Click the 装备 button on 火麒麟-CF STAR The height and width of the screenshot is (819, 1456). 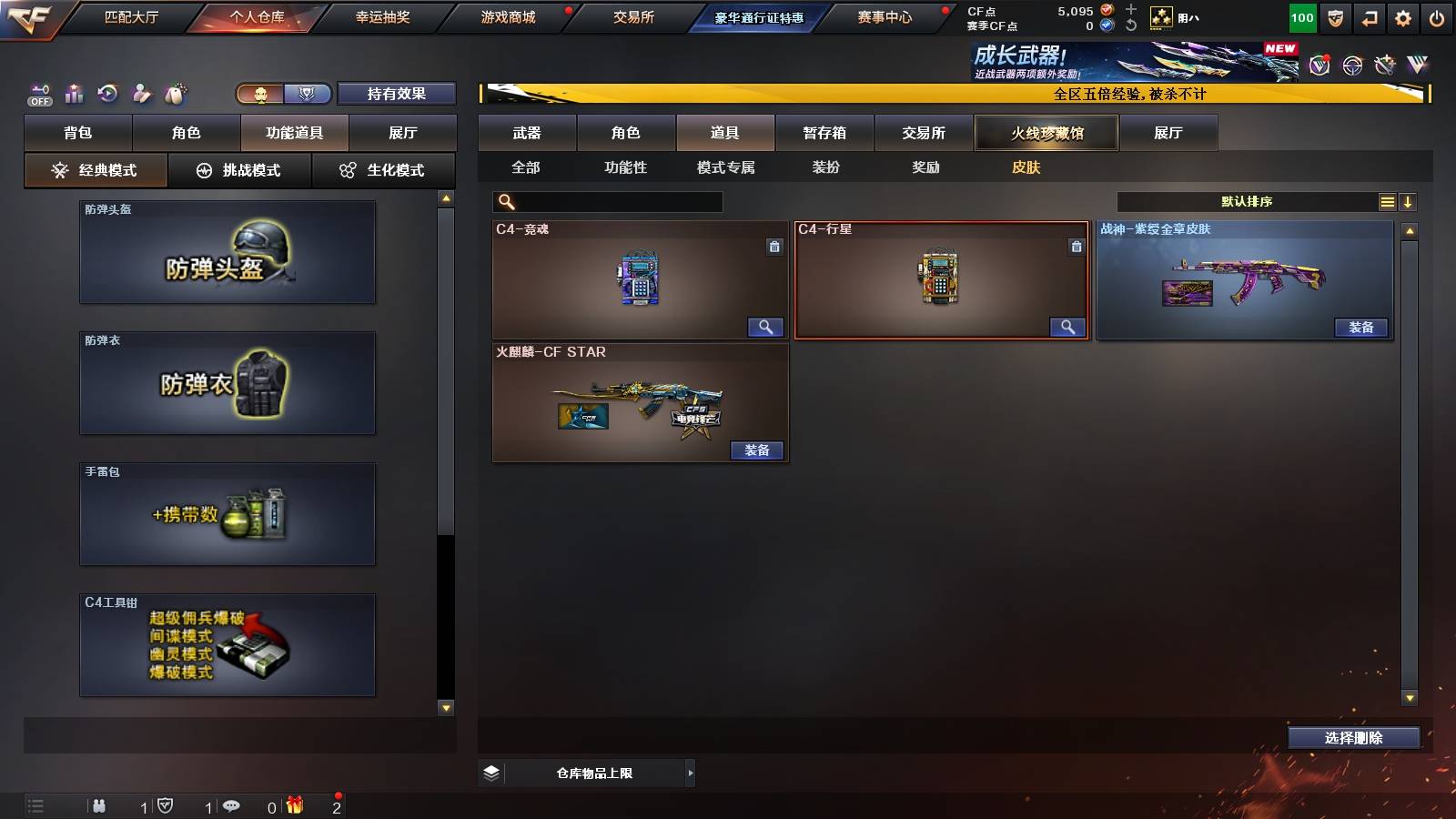click(756, 450)
